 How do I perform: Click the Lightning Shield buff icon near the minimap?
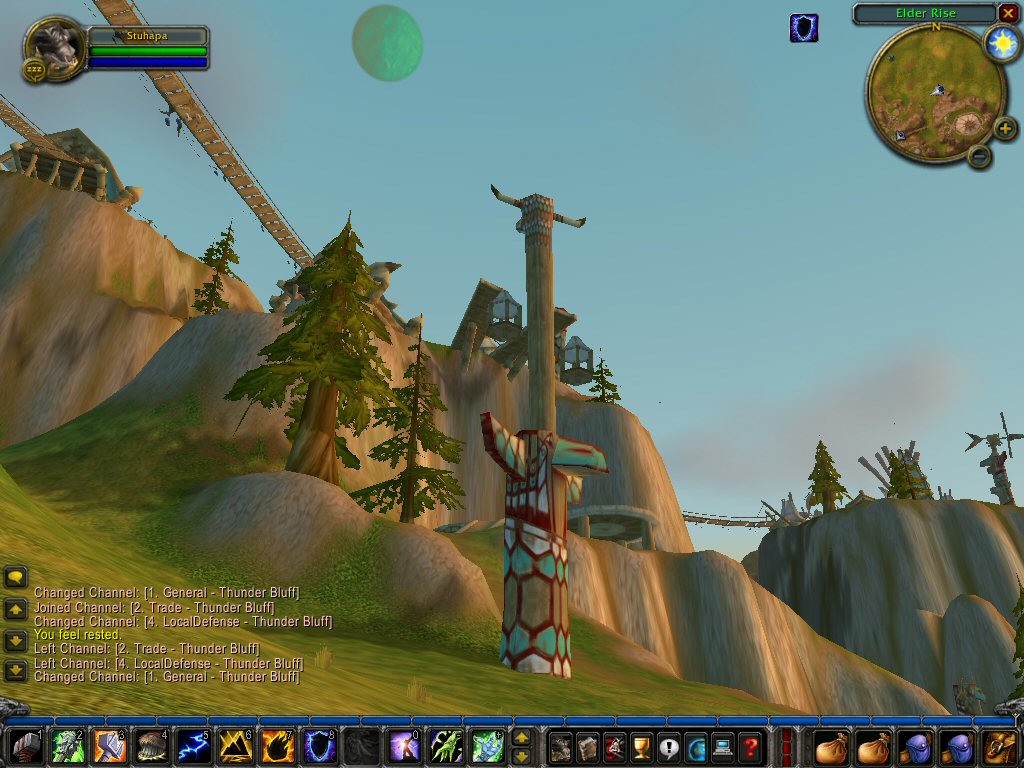tap(804, 28)
